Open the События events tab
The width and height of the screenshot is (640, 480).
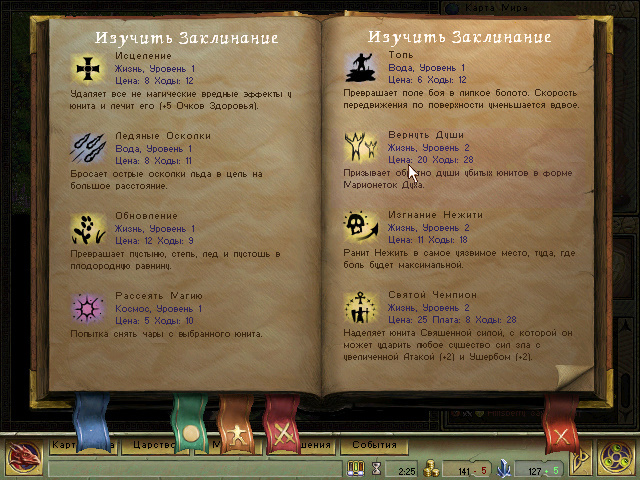[373, 445]
